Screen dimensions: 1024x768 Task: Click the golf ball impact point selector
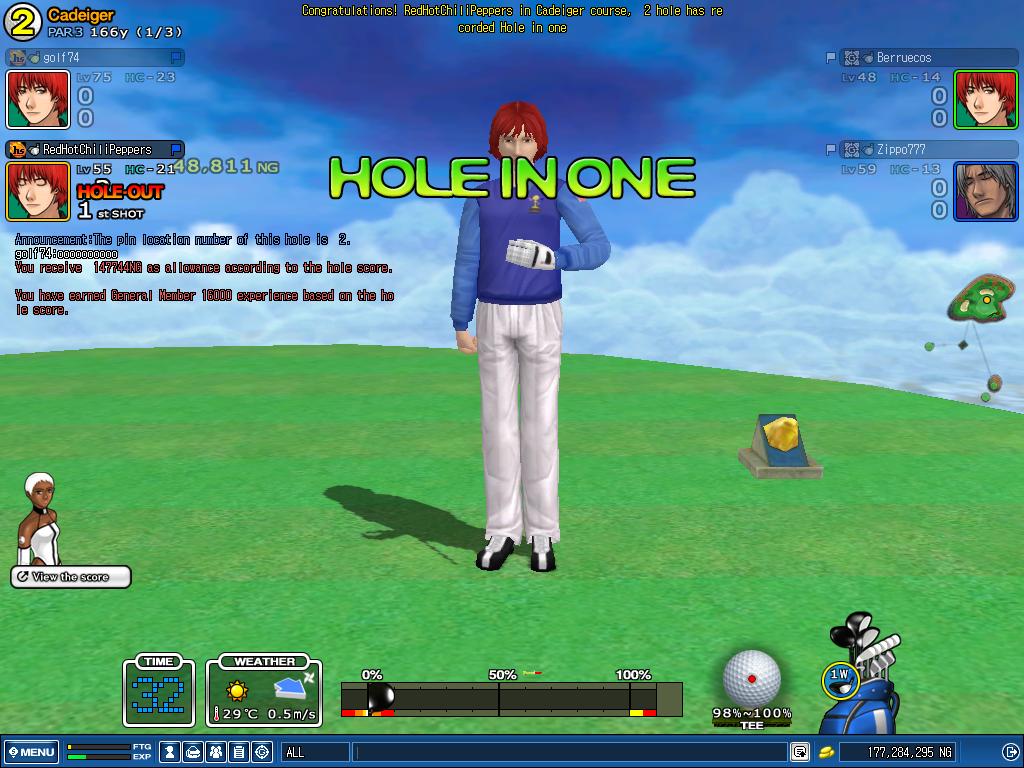(752, 678)
